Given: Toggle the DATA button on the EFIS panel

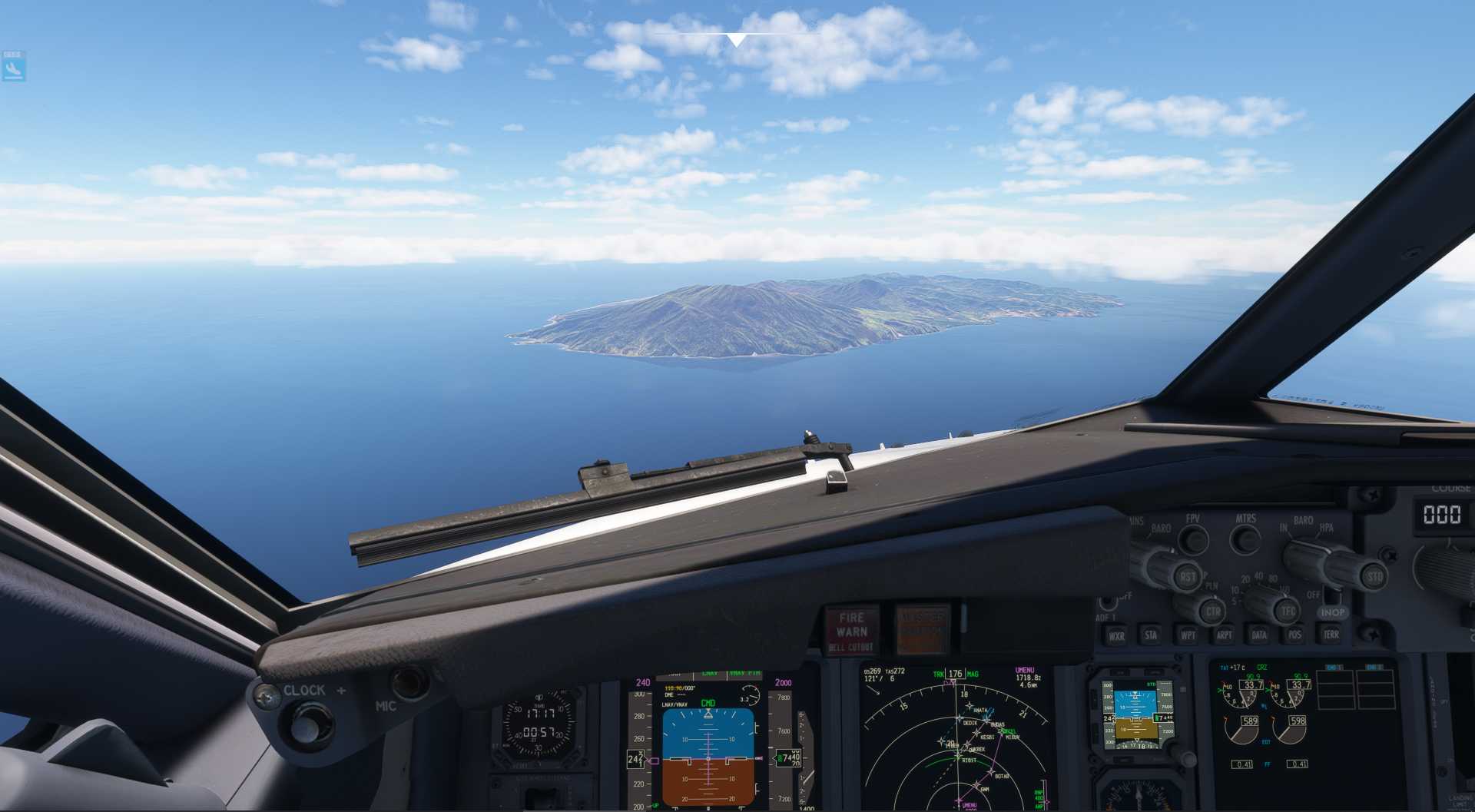Looking at the screenshot, I should (1259, 635).
